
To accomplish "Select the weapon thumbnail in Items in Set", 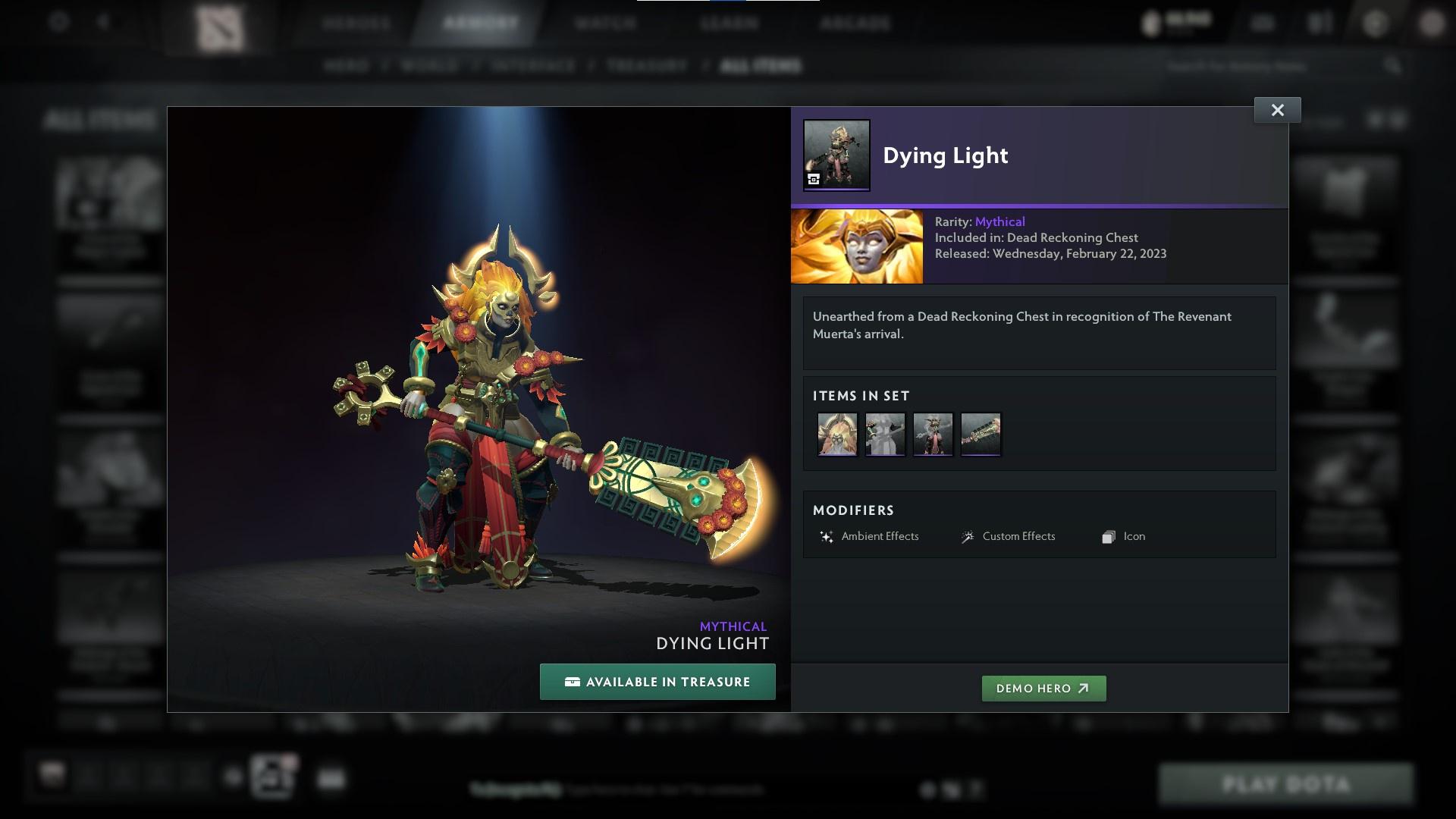I will pos(981,434).
